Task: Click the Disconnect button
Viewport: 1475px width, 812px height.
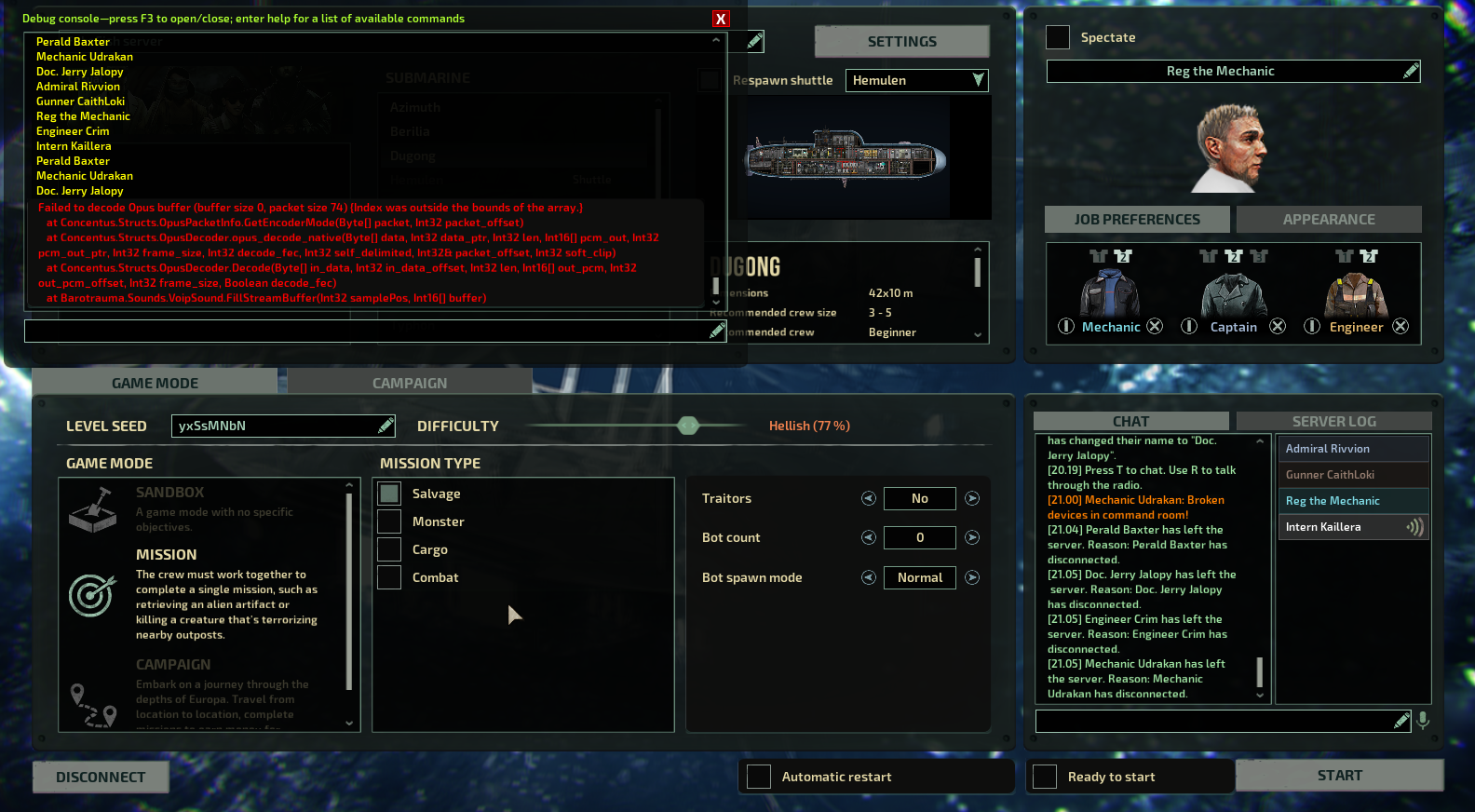Action: click(x=100, y=777)
